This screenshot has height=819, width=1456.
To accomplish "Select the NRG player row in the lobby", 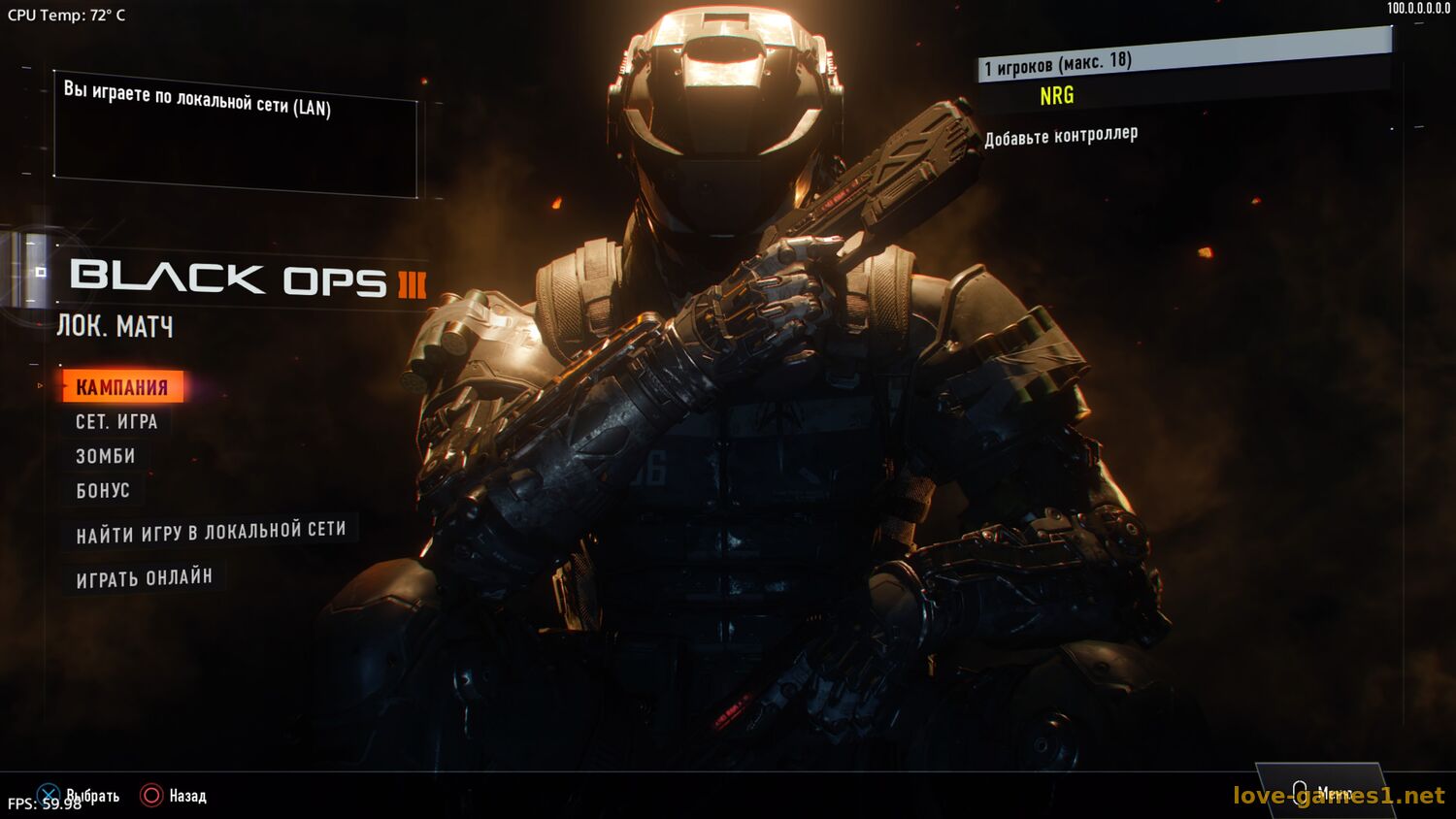I will click(x=1057, y=95).
